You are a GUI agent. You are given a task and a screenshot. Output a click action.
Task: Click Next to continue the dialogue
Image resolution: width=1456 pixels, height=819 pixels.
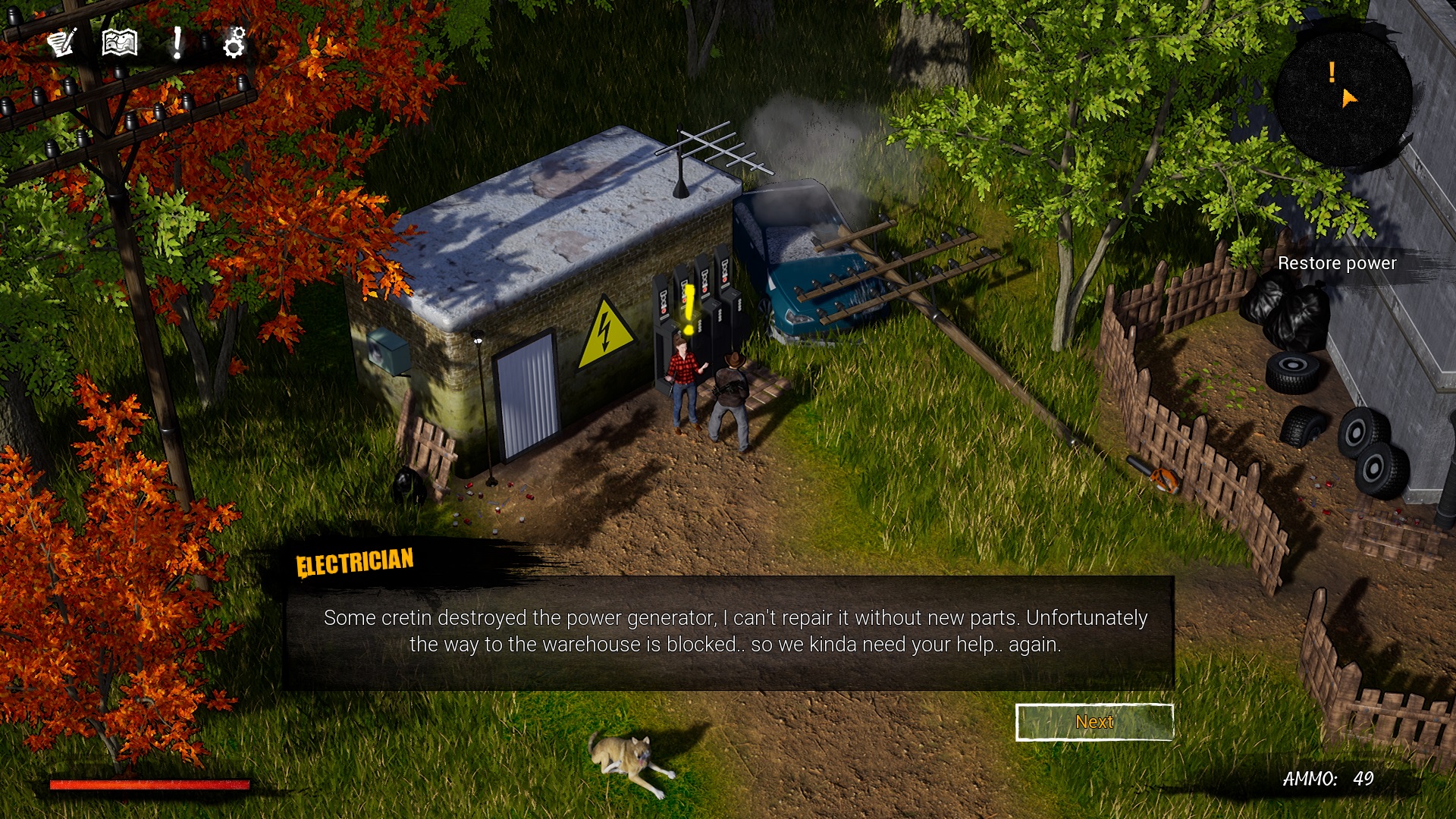pos(1094,722)
